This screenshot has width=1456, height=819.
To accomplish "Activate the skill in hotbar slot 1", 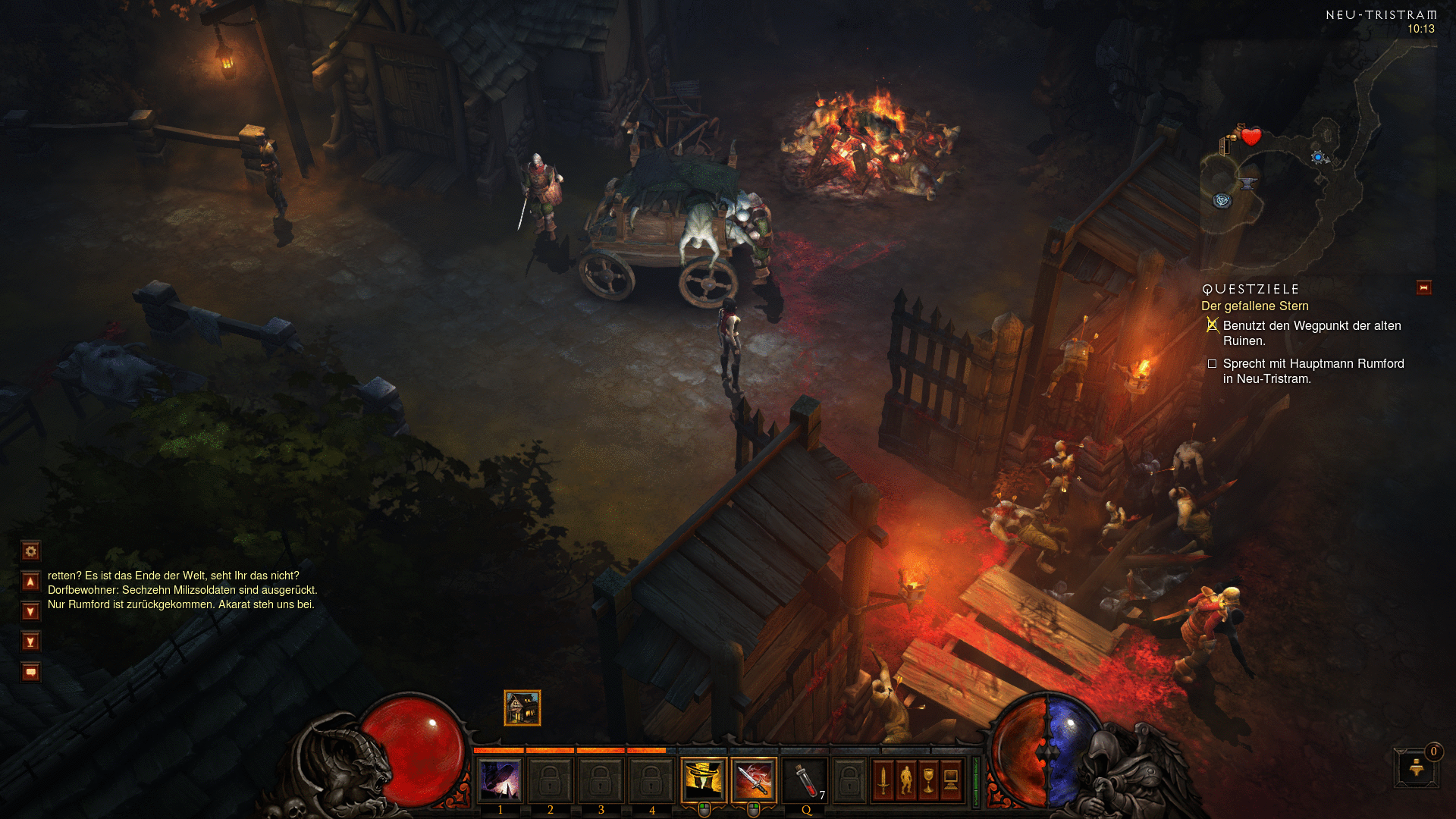I will (x=500, y=780).
